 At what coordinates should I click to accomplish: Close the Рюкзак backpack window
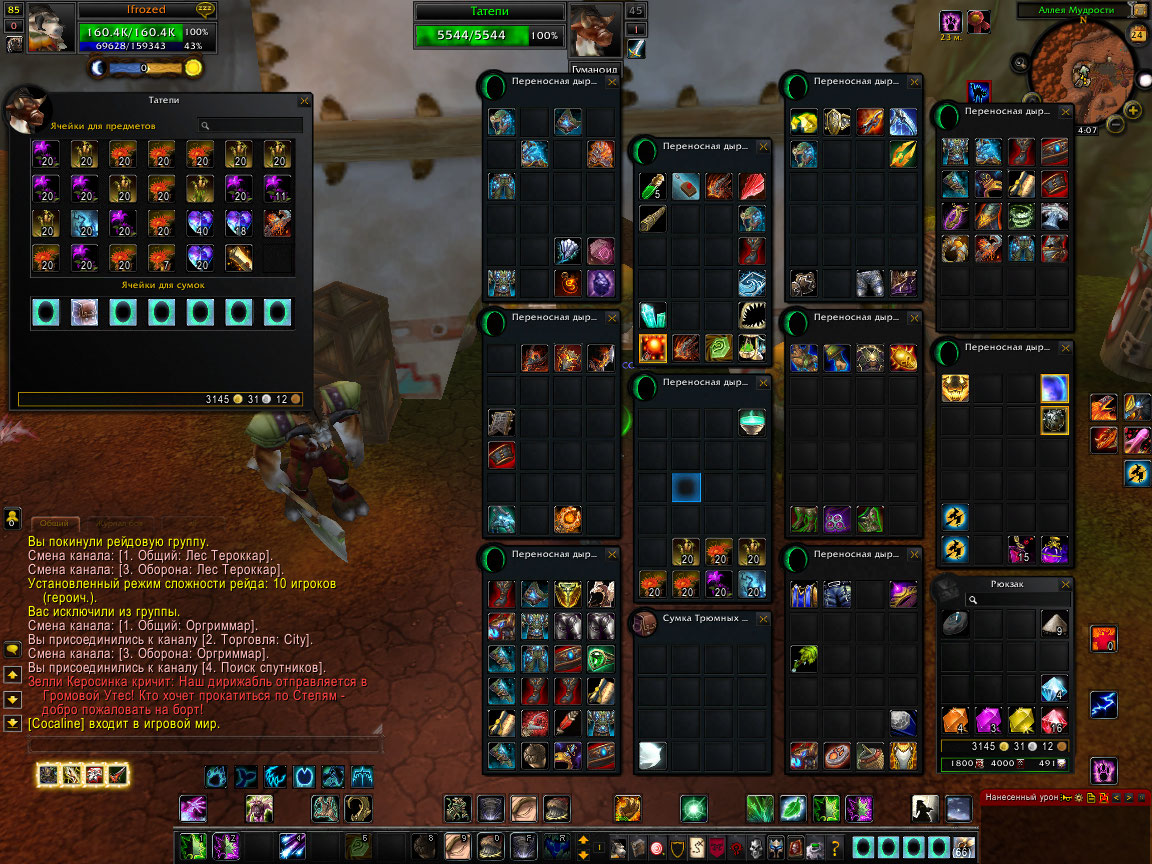(1065, 585)
